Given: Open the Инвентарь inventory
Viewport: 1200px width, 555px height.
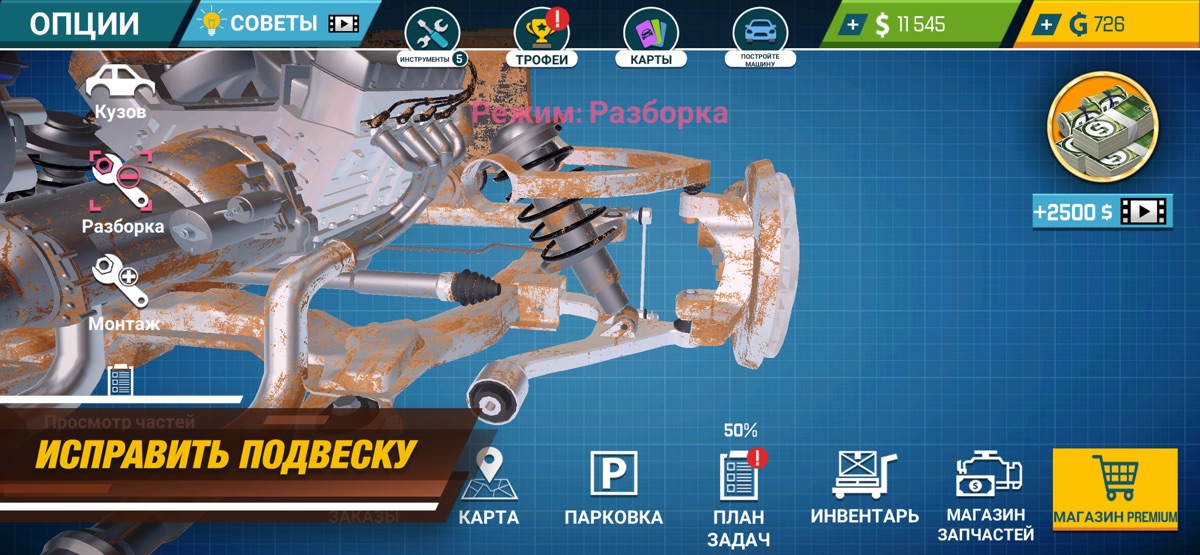Looking at the screenshot, I should [864, 487].
